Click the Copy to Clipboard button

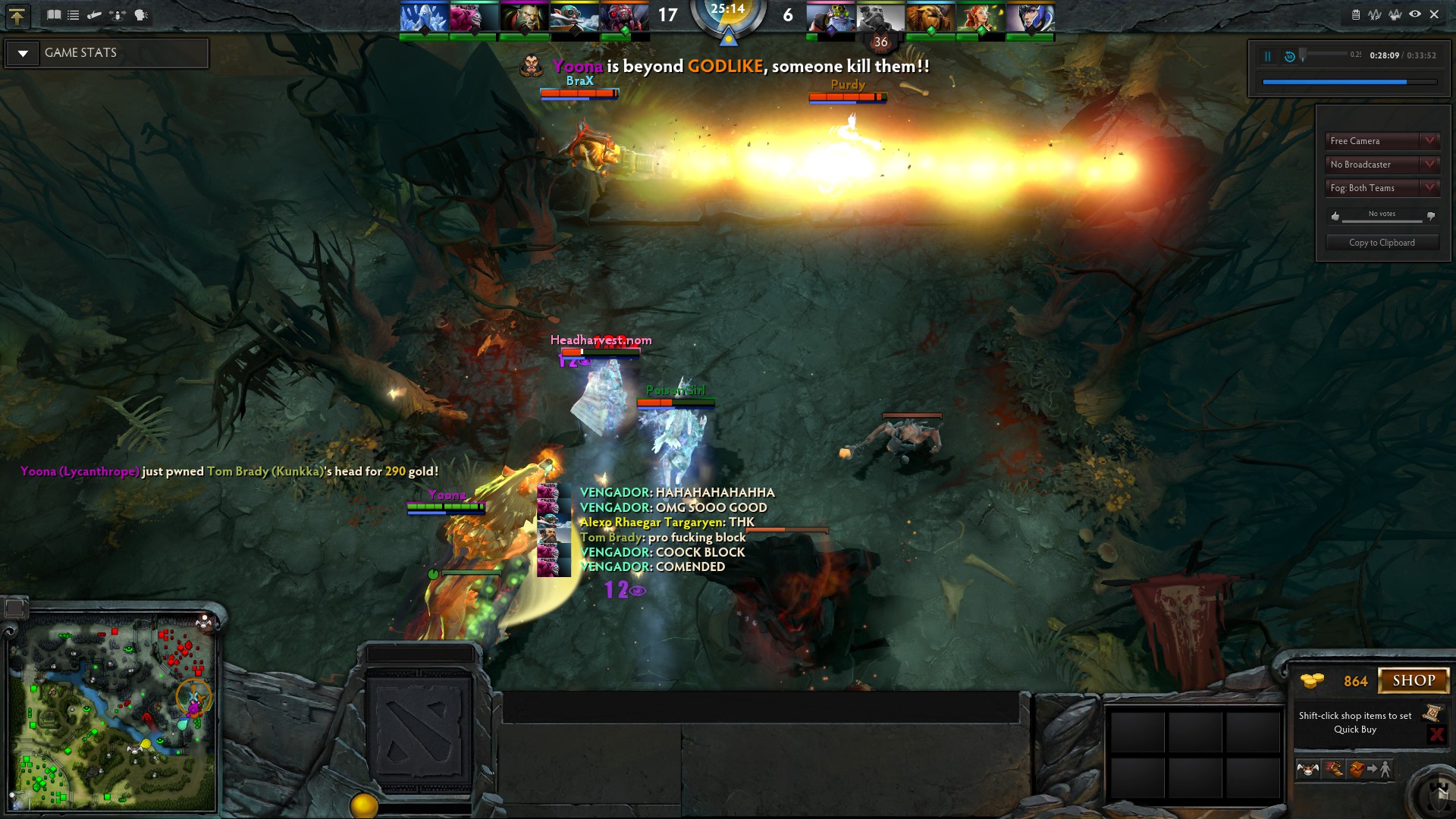[1381, 242]
